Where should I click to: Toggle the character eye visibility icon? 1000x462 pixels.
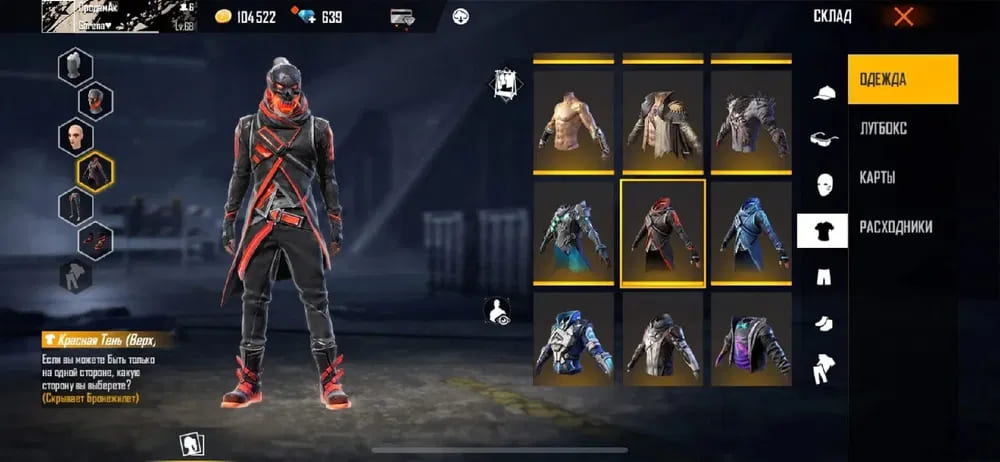[x=497, y=313]
